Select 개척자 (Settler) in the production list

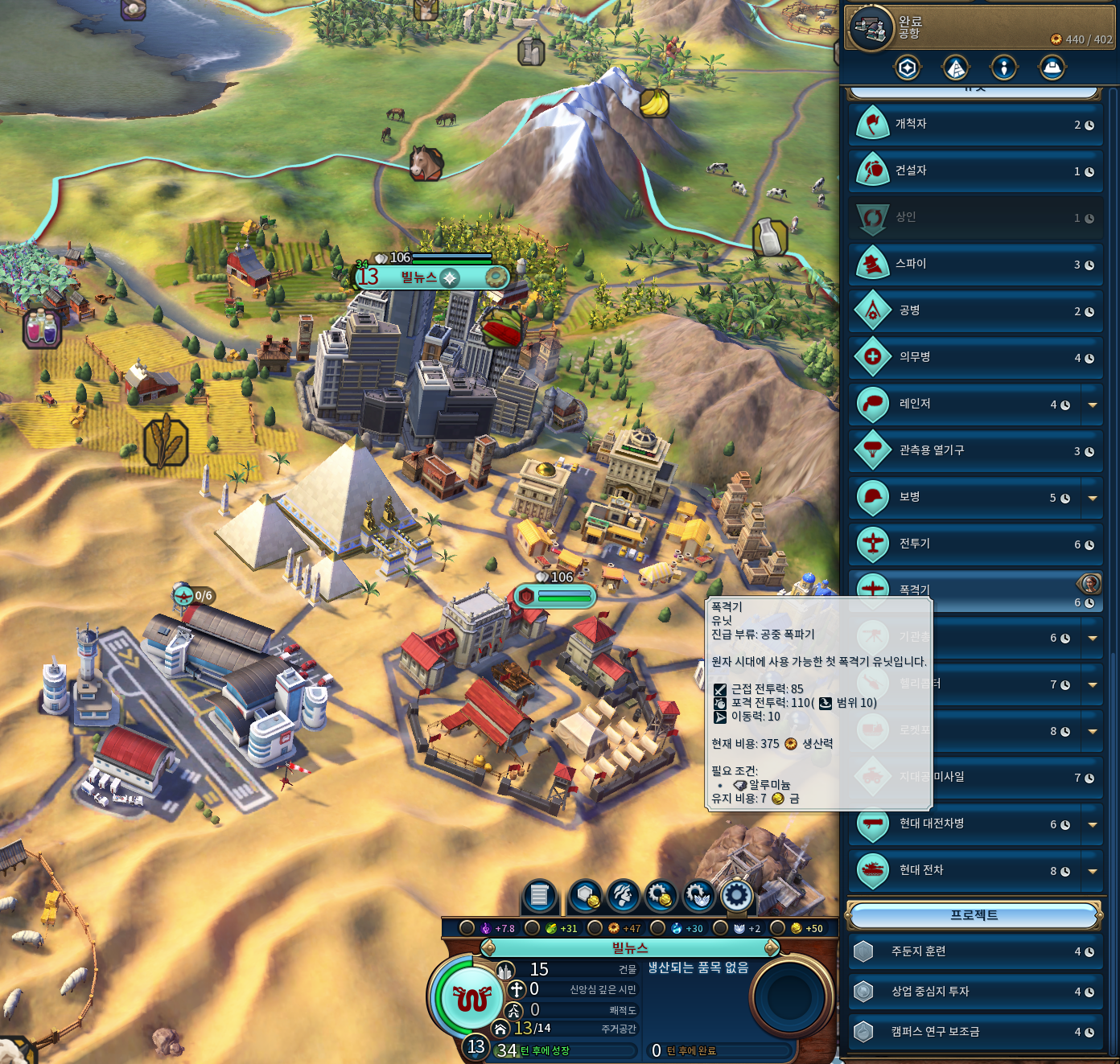tap(974, 125)
